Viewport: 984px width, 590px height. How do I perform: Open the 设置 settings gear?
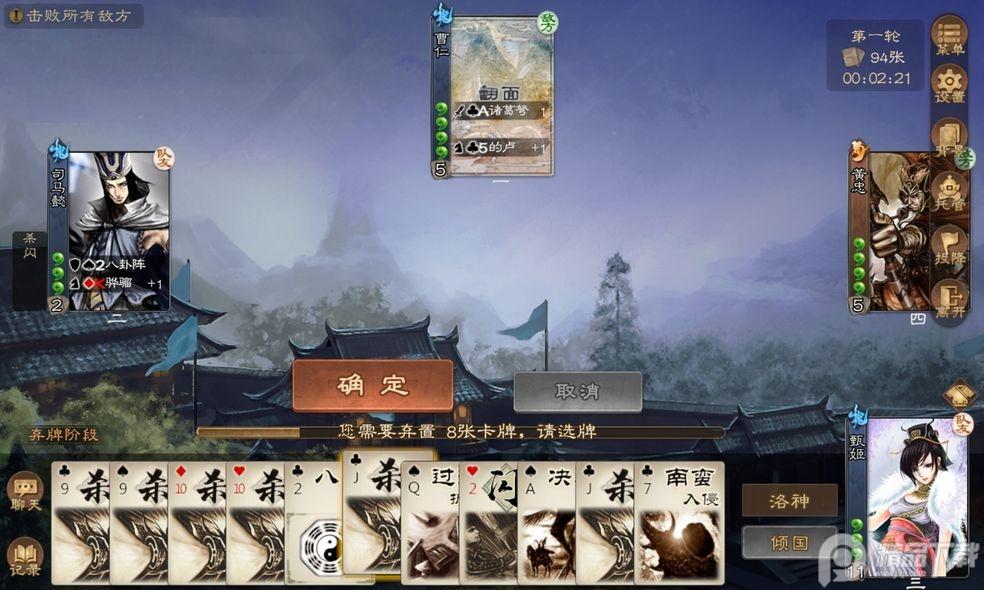[x=949, y=84]
